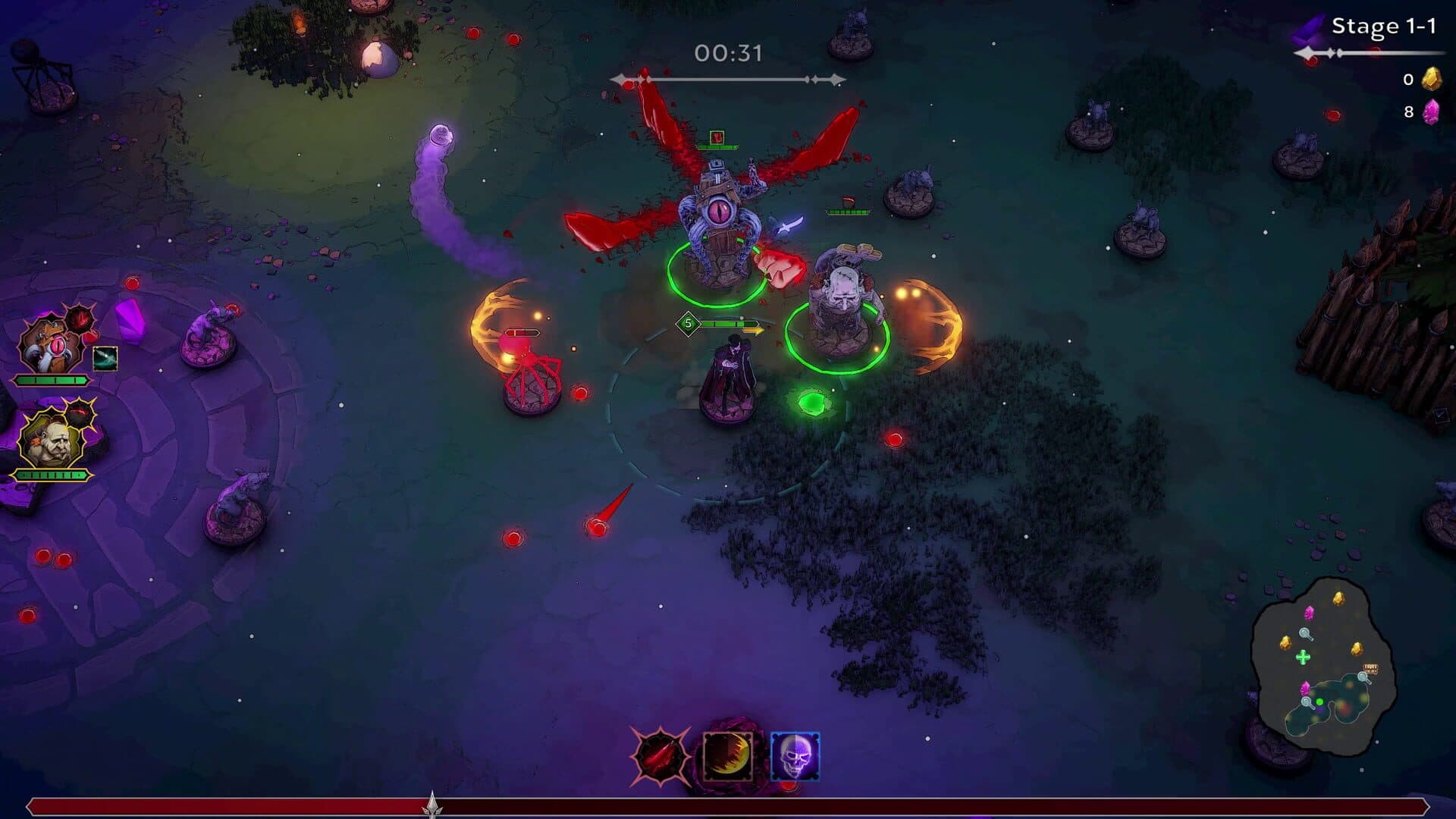Click the 00:31 match timer

click(x=726, y=52)
